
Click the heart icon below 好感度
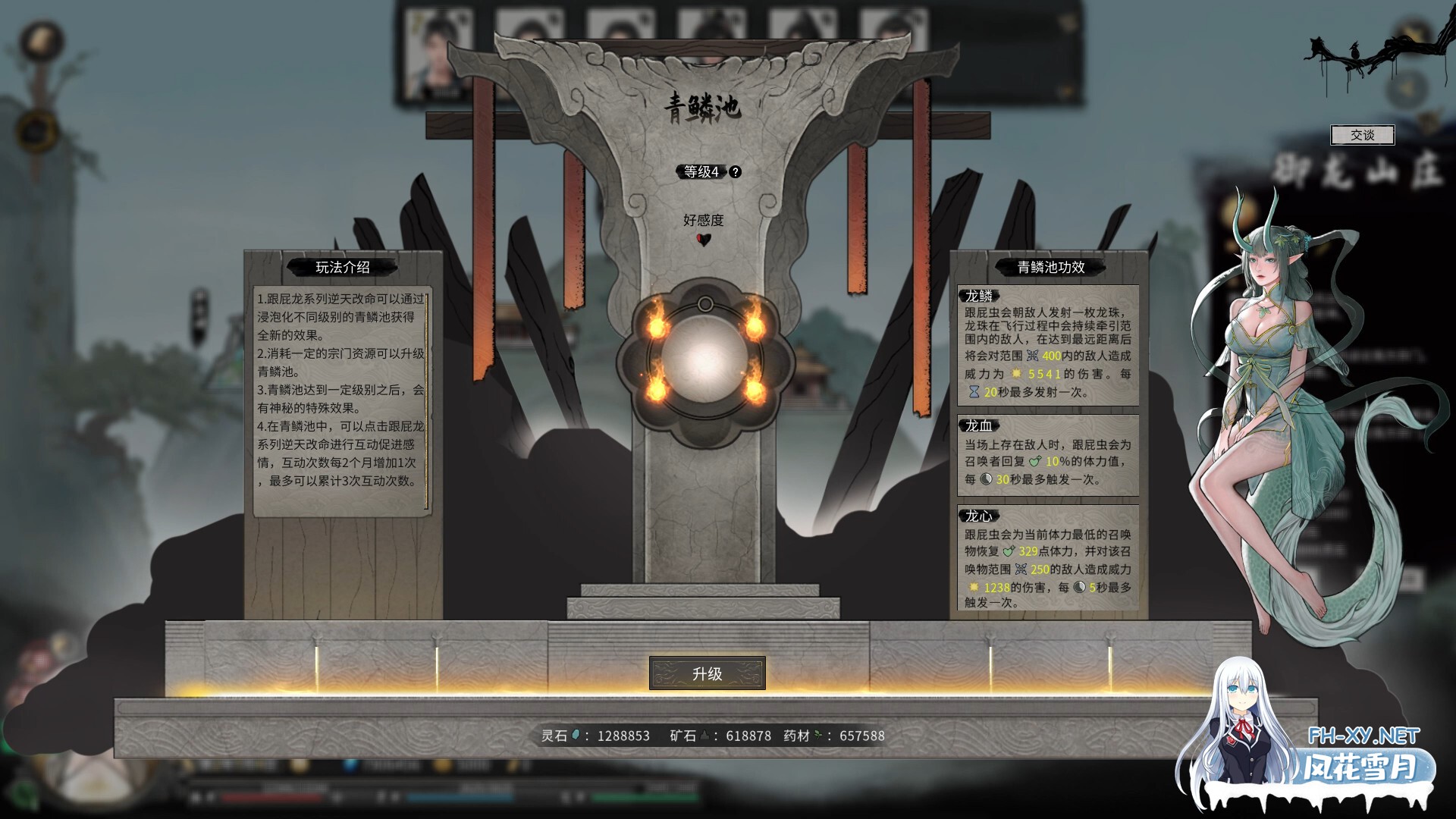point(705,241)
